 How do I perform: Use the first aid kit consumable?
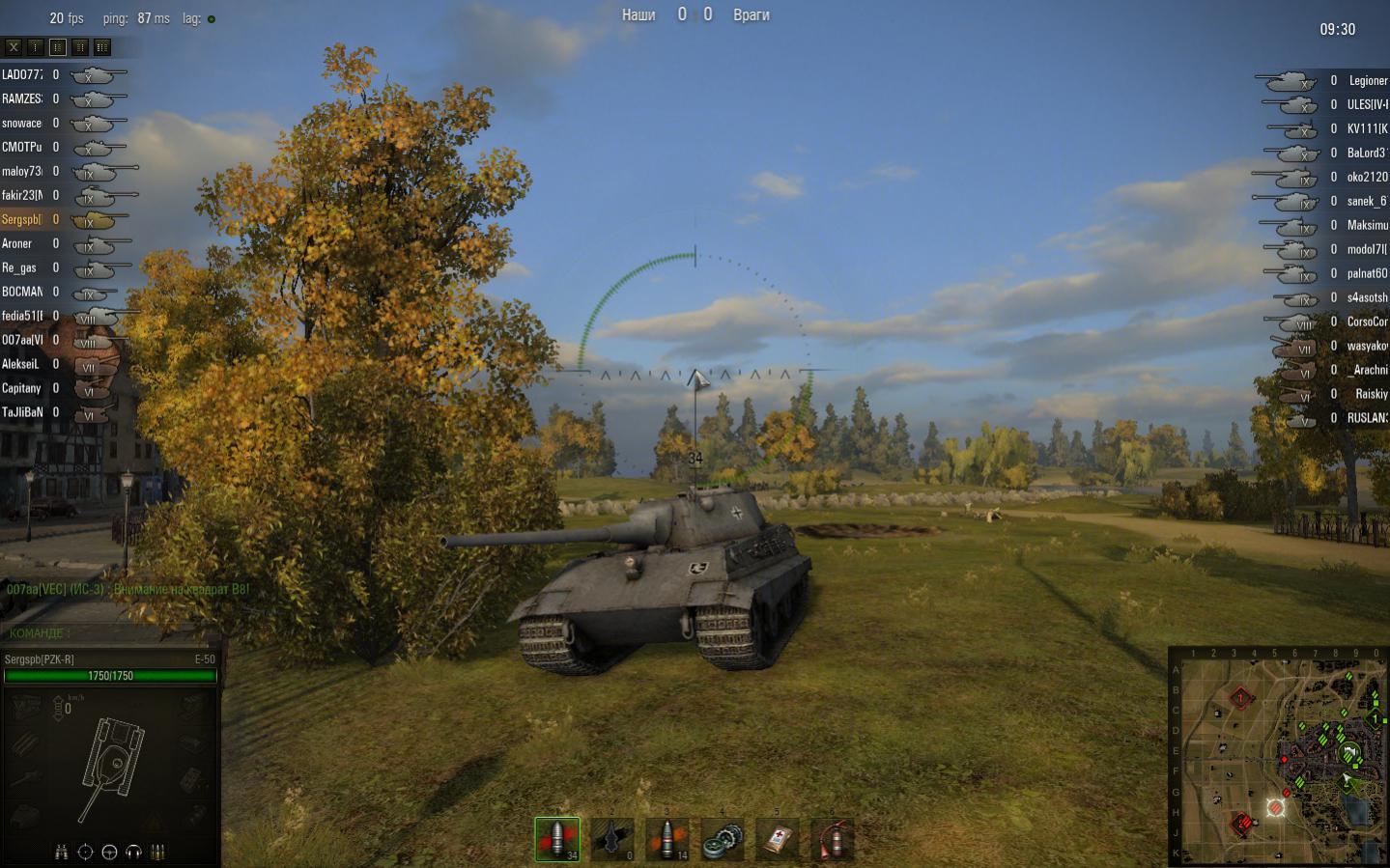click(x=778, y=839)
